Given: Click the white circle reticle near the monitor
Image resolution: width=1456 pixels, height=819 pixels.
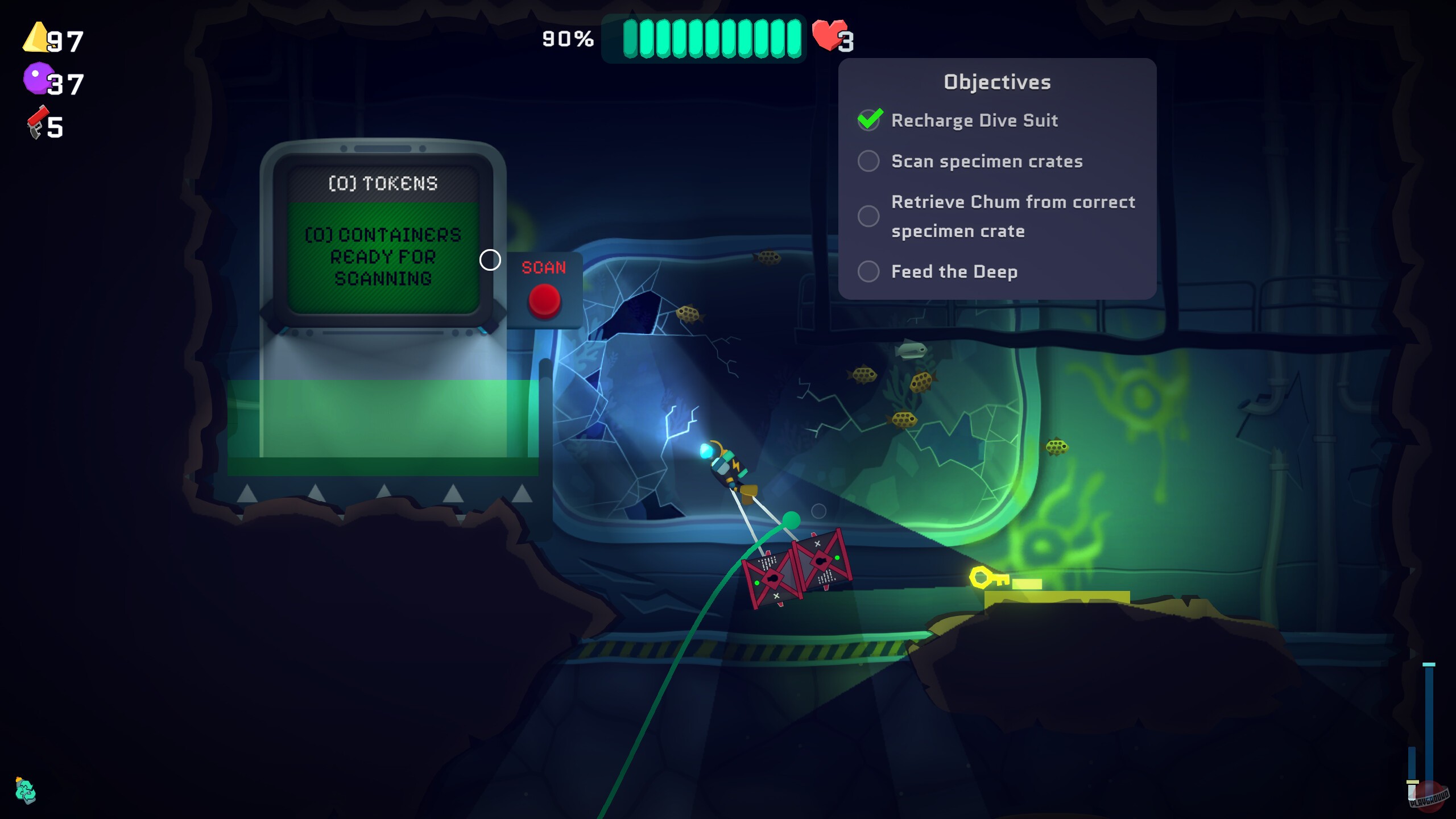Looking at the screenshot, I should (489, 260).
